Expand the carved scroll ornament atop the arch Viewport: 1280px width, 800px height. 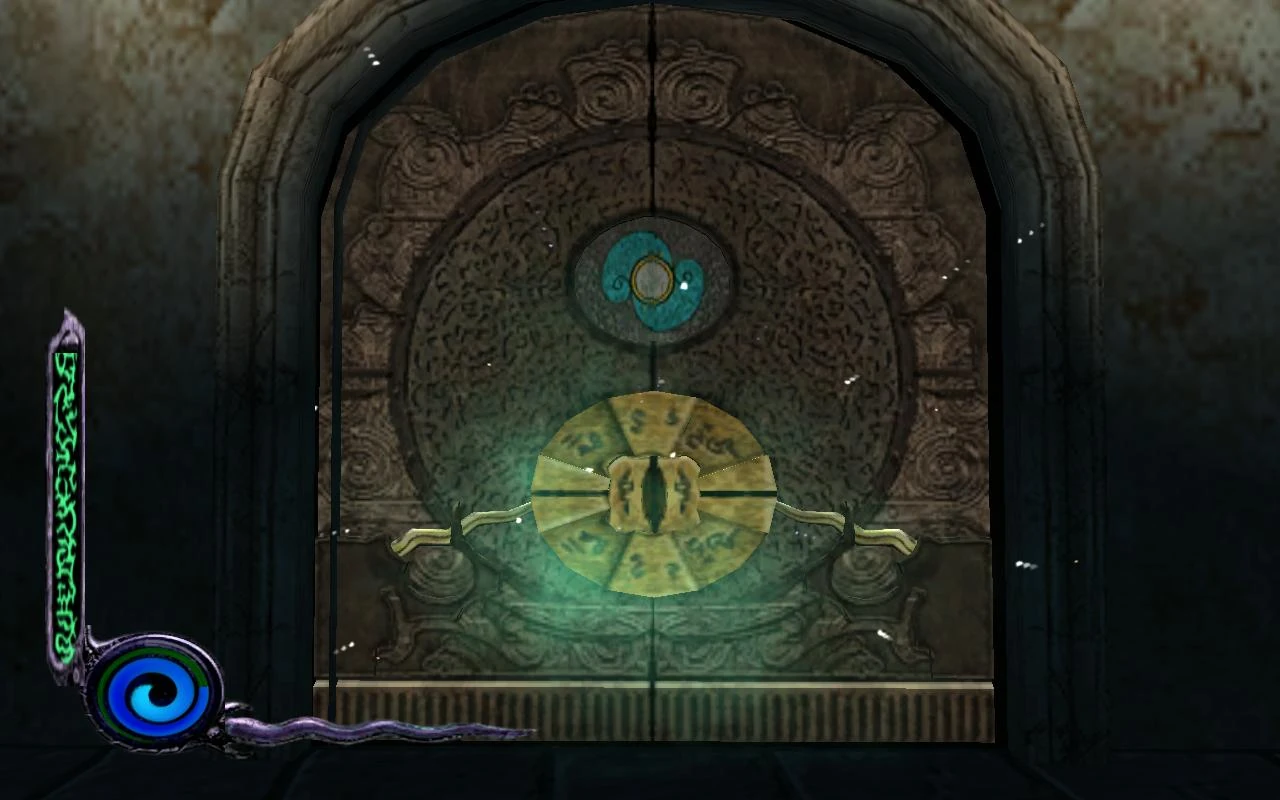tap(650, 85)
